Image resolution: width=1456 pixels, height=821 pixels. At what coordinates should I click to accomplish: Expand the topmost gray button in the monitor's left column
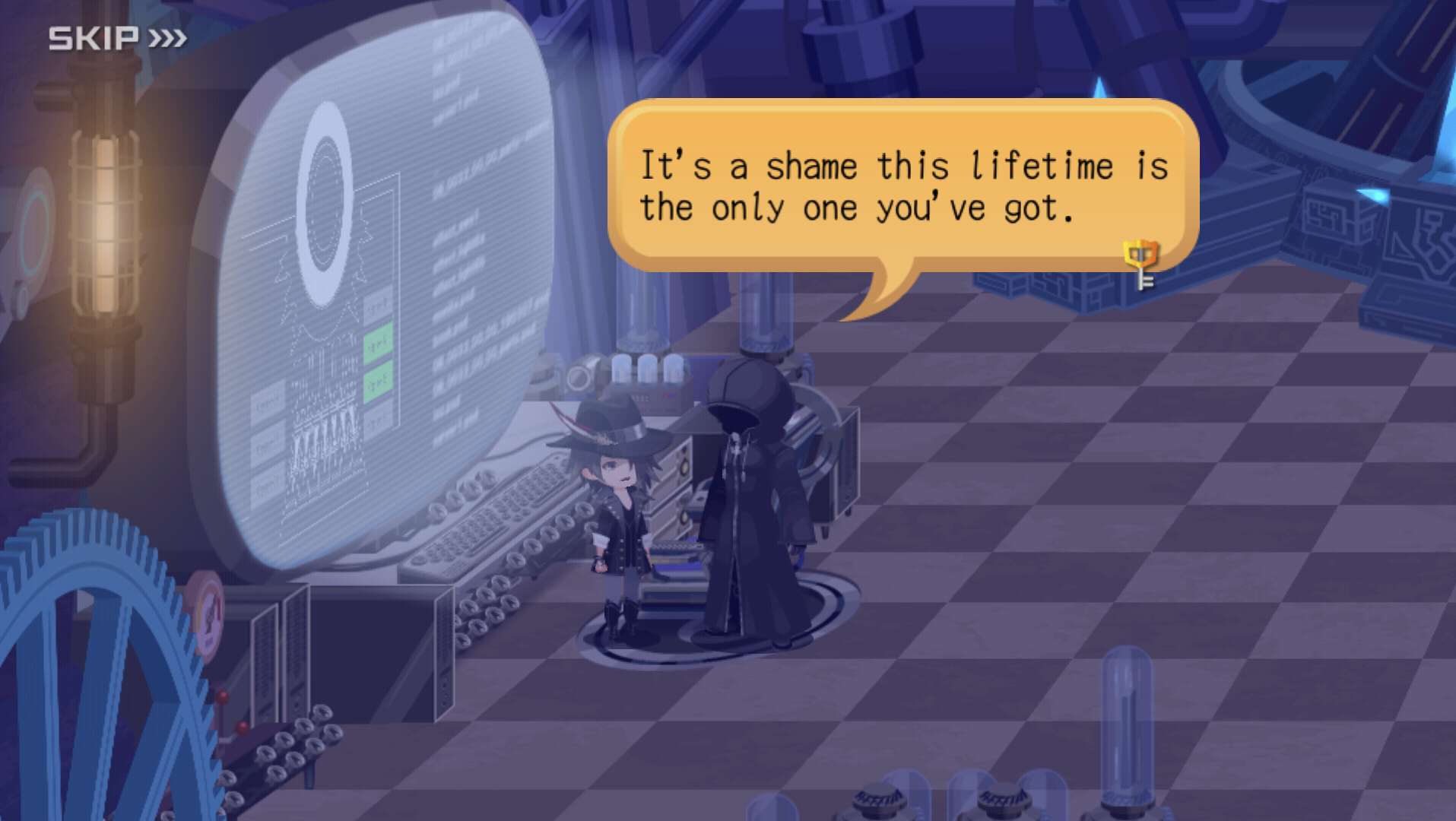[268, 399]
